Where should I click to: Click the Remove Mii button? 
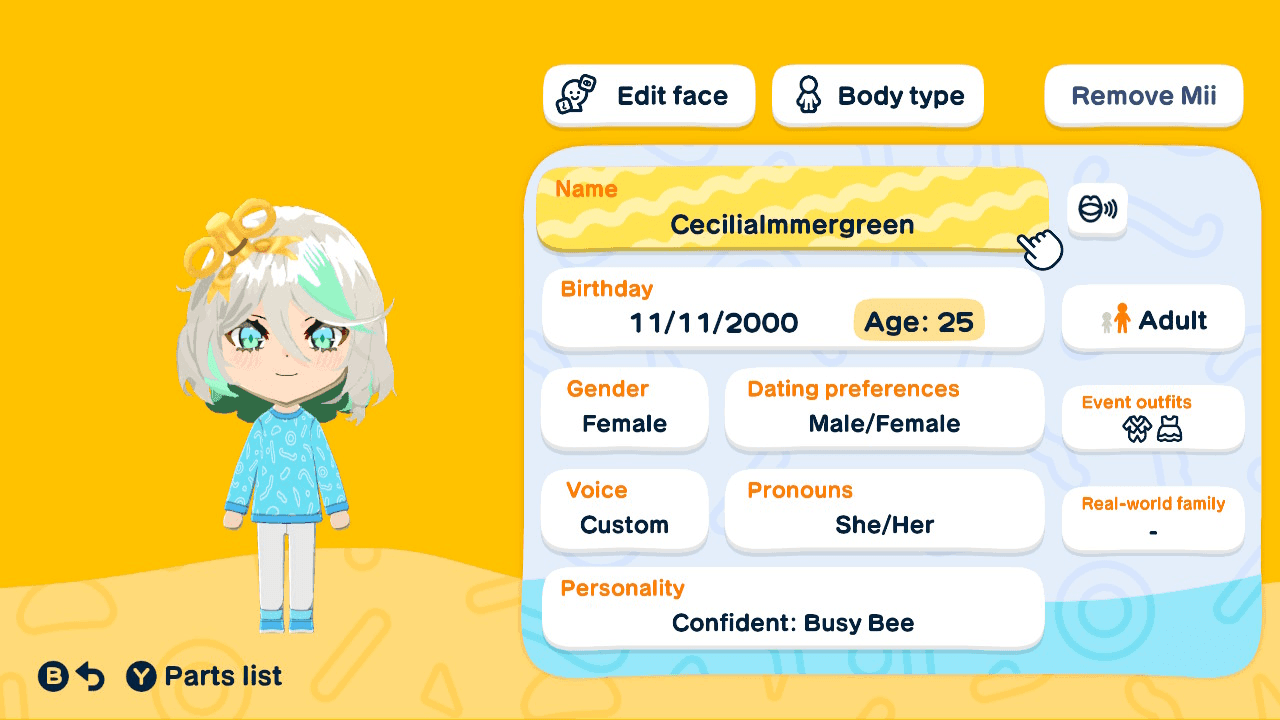coord(1143,95)
